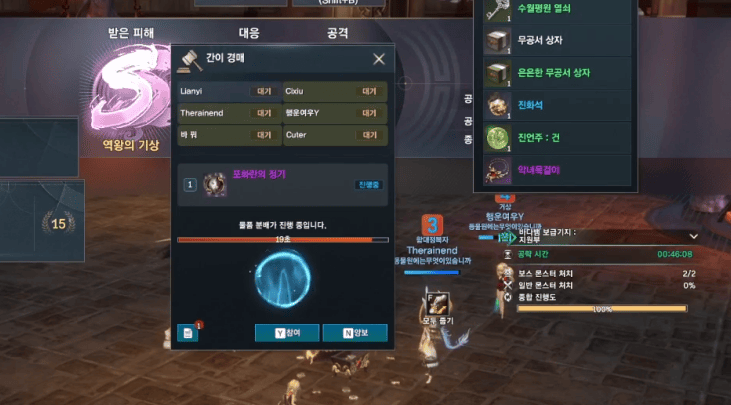Select 수월평원 열쇠 key loot entry

pos(560,10)
